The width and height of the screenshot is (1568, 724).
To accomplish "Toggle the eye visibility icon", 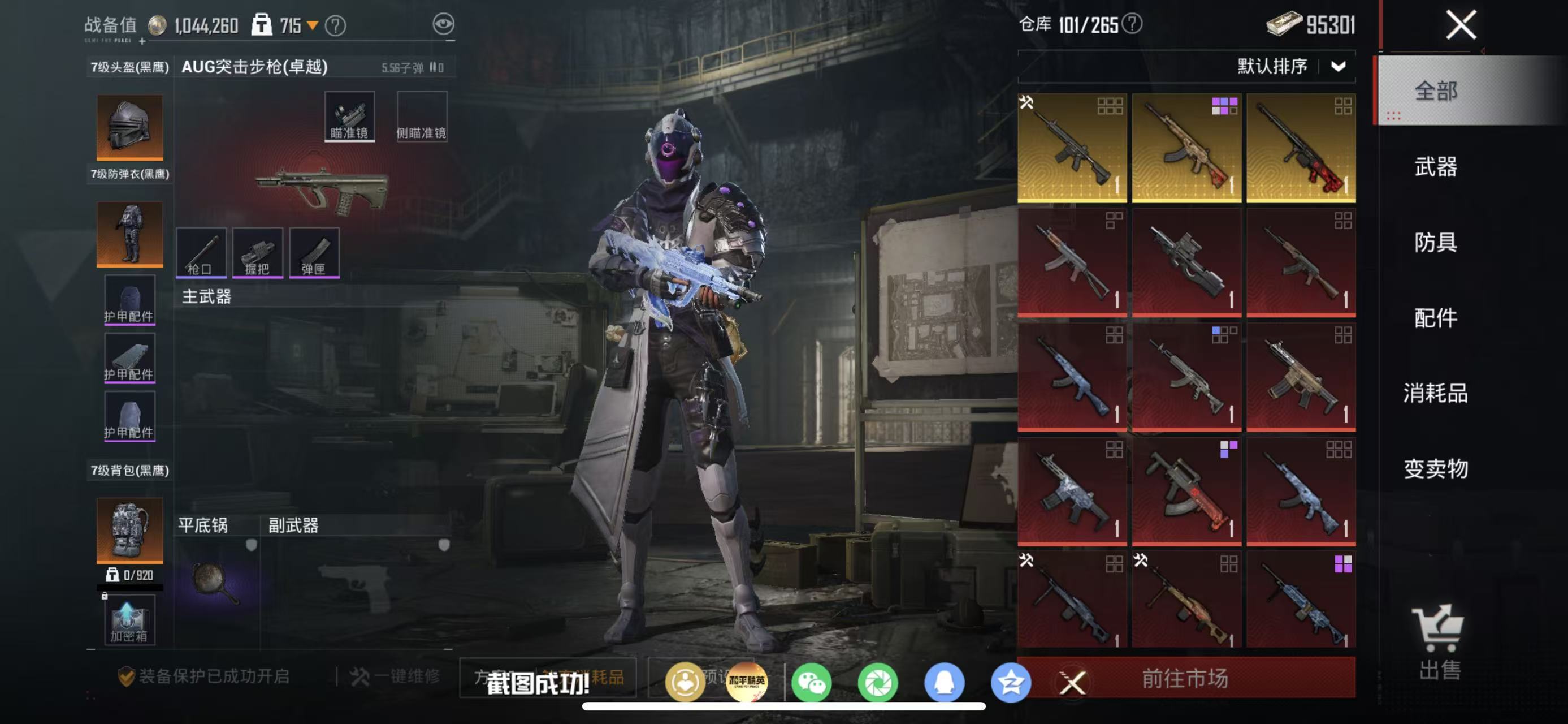I will pos(443,24).
